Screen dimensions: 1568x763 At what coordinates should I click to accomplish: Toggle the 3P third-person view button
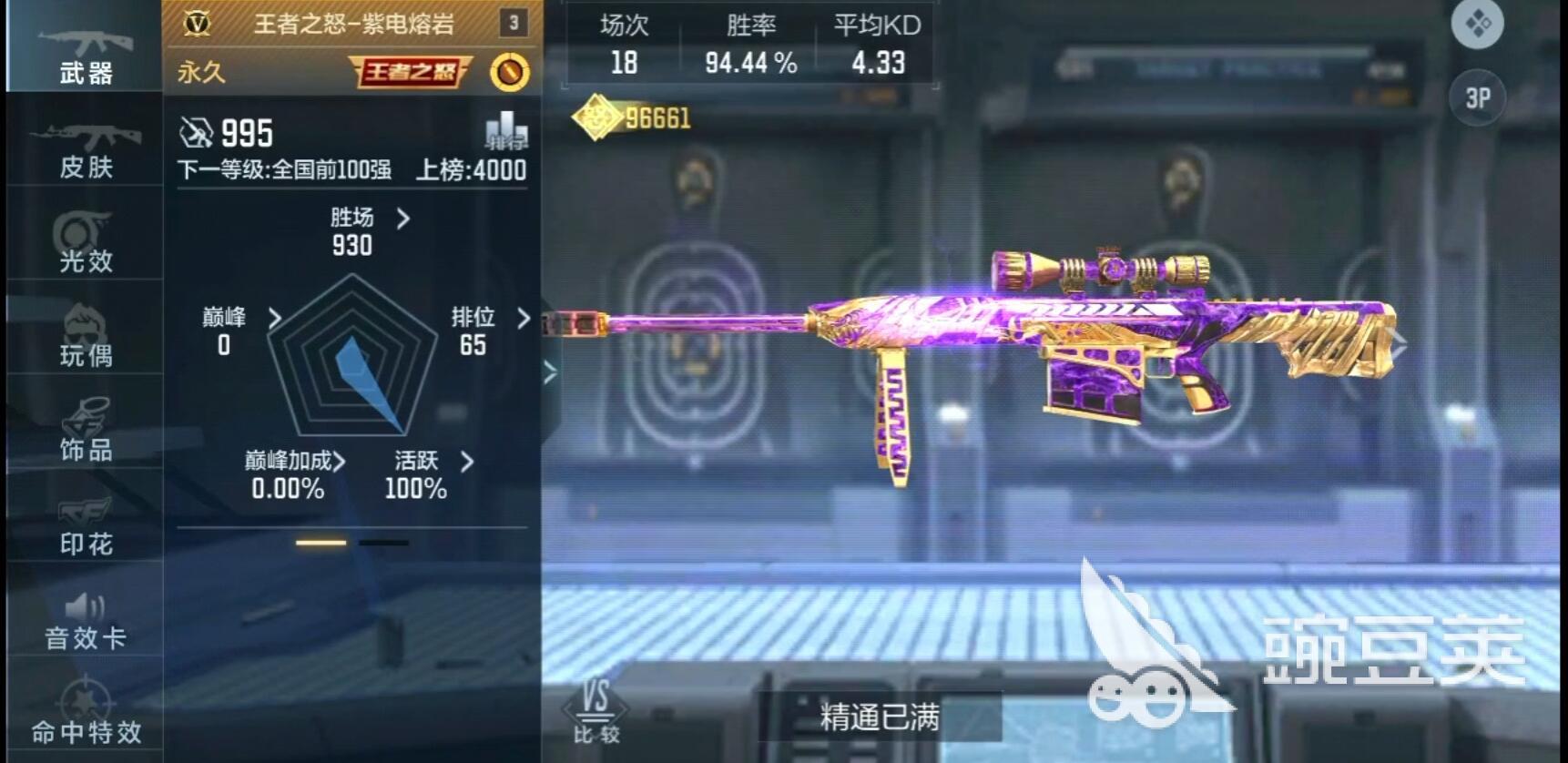[x=1477, y=97]
